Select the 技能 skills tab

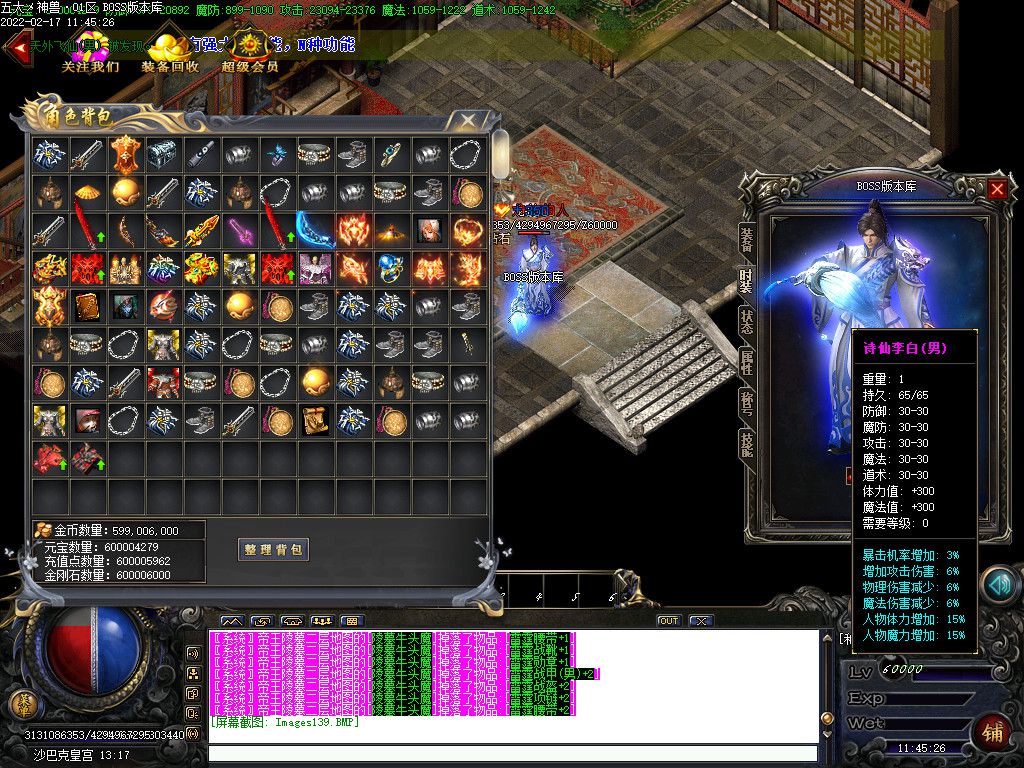pyautogui.click(x=746, y=444)
